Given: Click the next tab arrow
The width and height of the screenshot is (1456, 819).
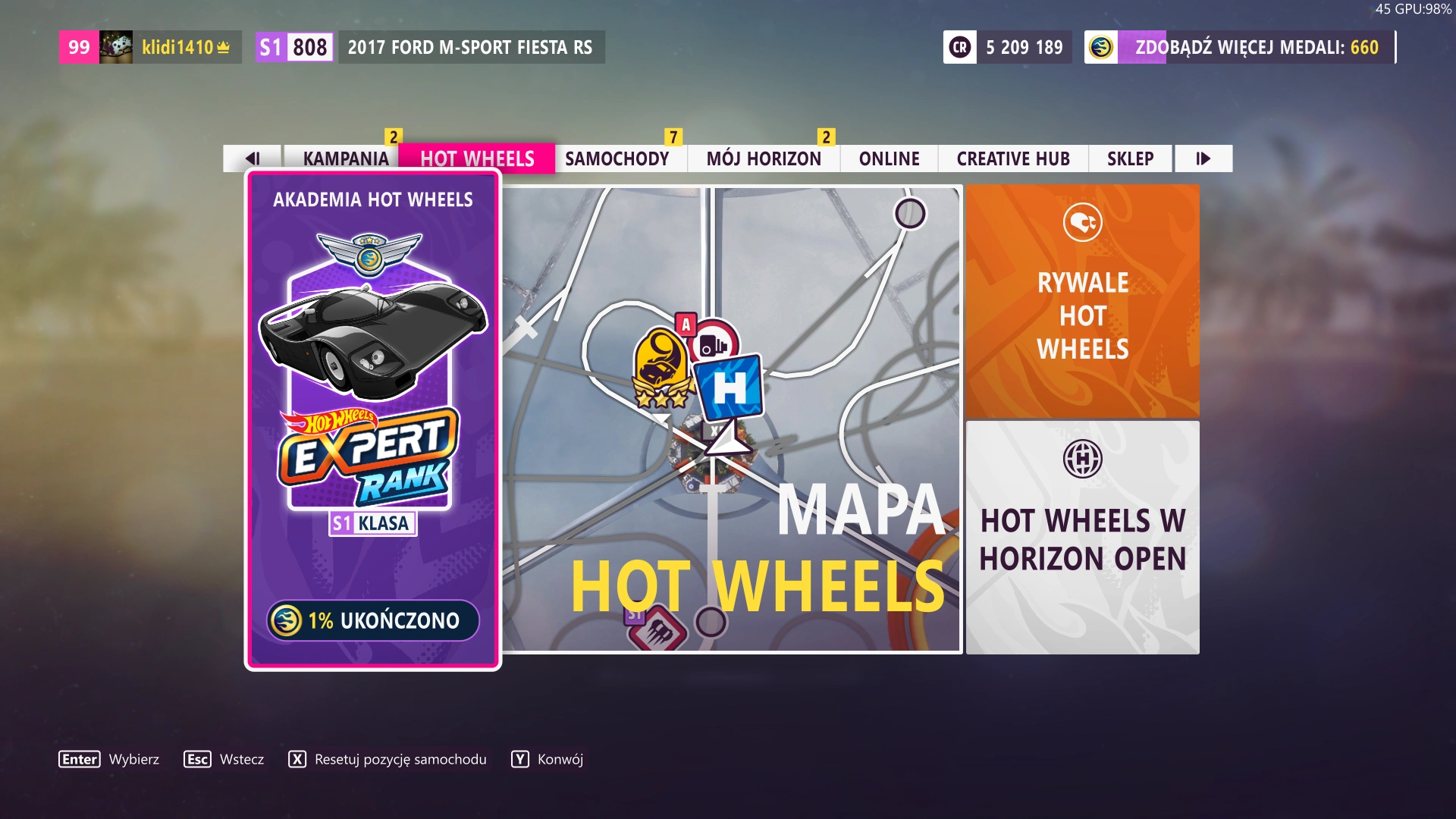Looking at the screenshot, I should pos(1203,158).
